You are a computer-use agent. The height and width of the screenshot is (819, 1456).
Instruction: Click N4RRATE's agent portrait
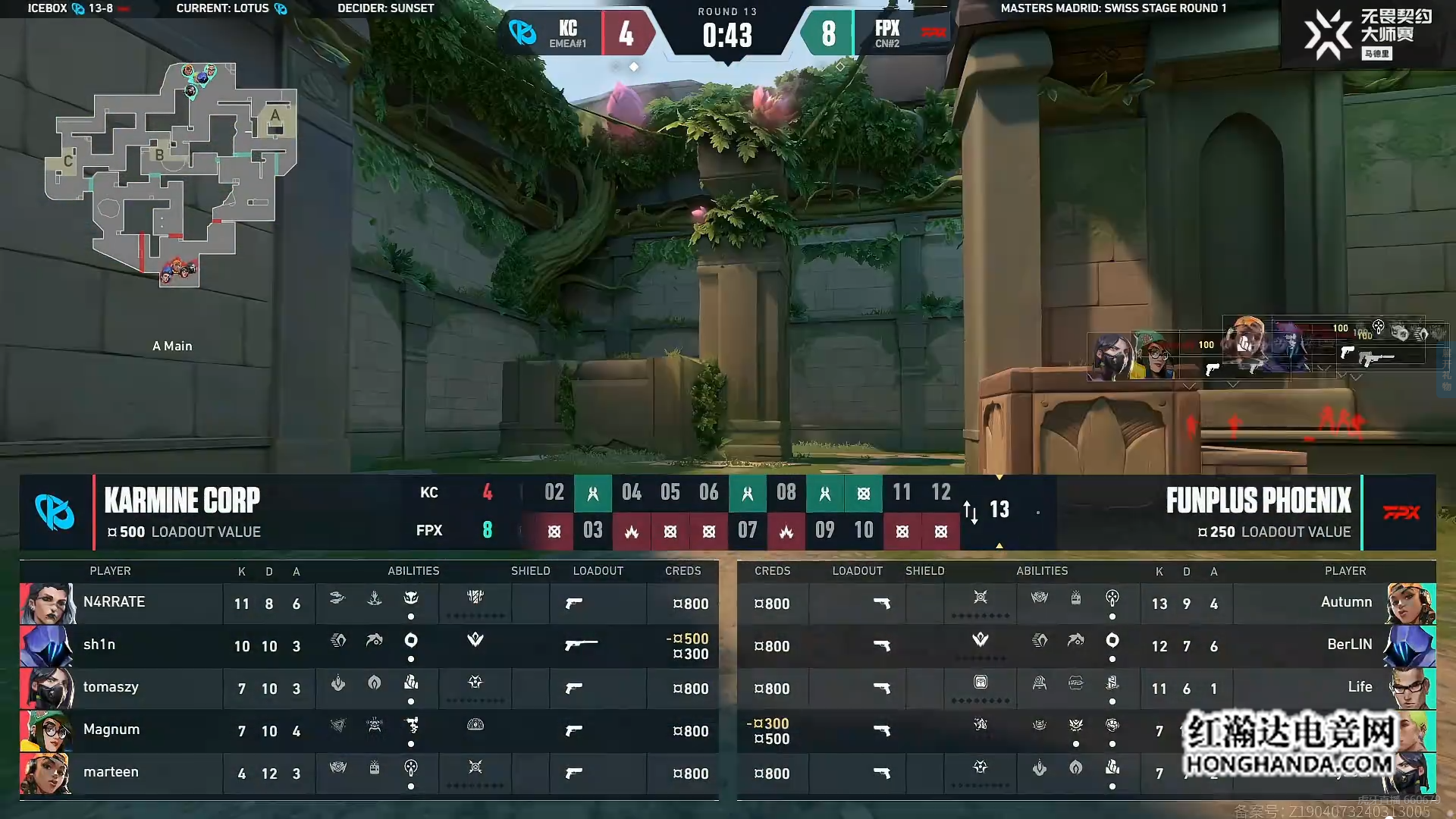[47, 604]
